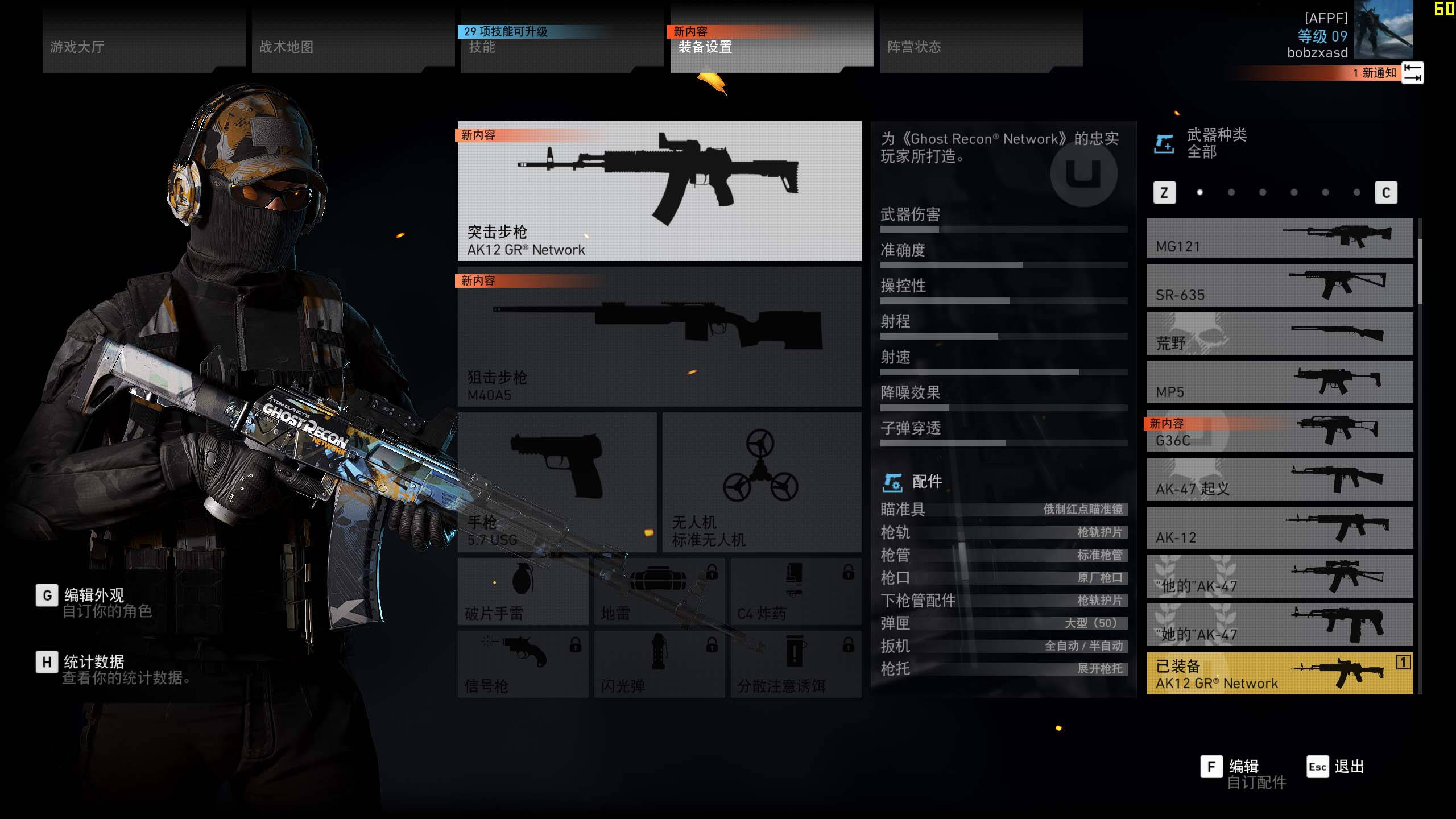Choose the MG121 from the weapon list

tap(1279, 238)
